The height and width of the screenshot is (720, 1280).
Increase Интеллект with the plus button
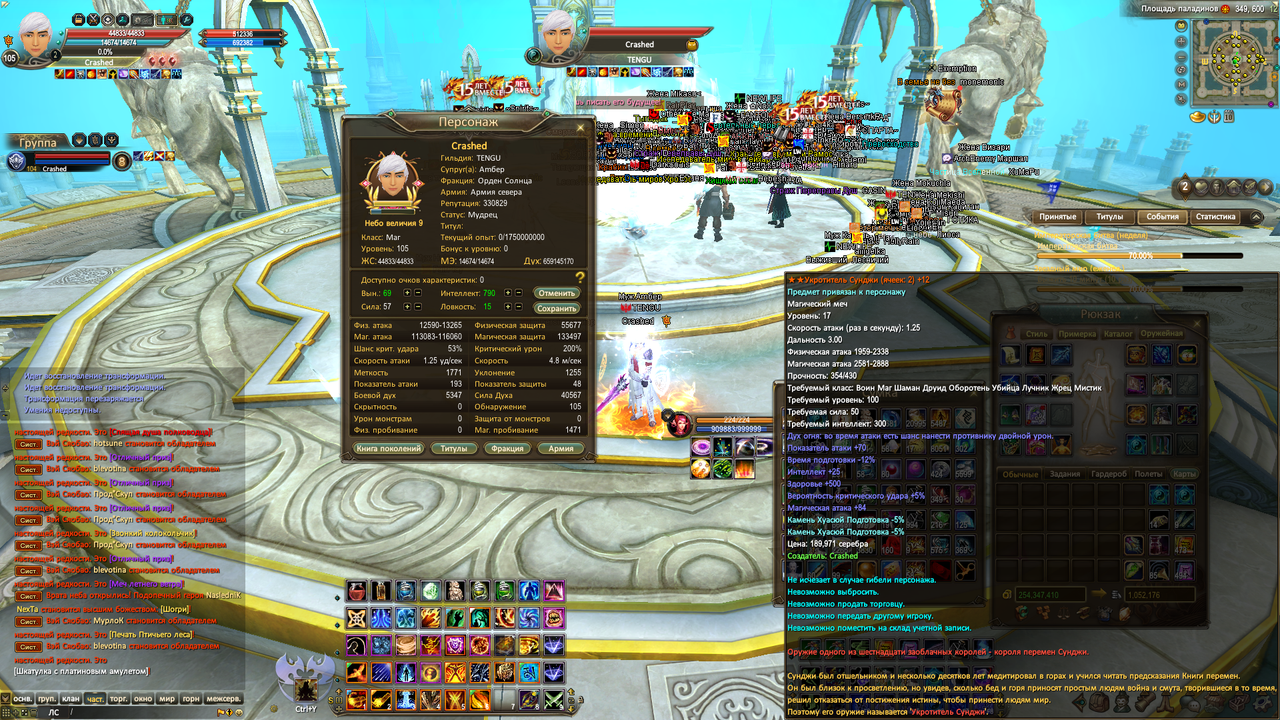[508, 293]
